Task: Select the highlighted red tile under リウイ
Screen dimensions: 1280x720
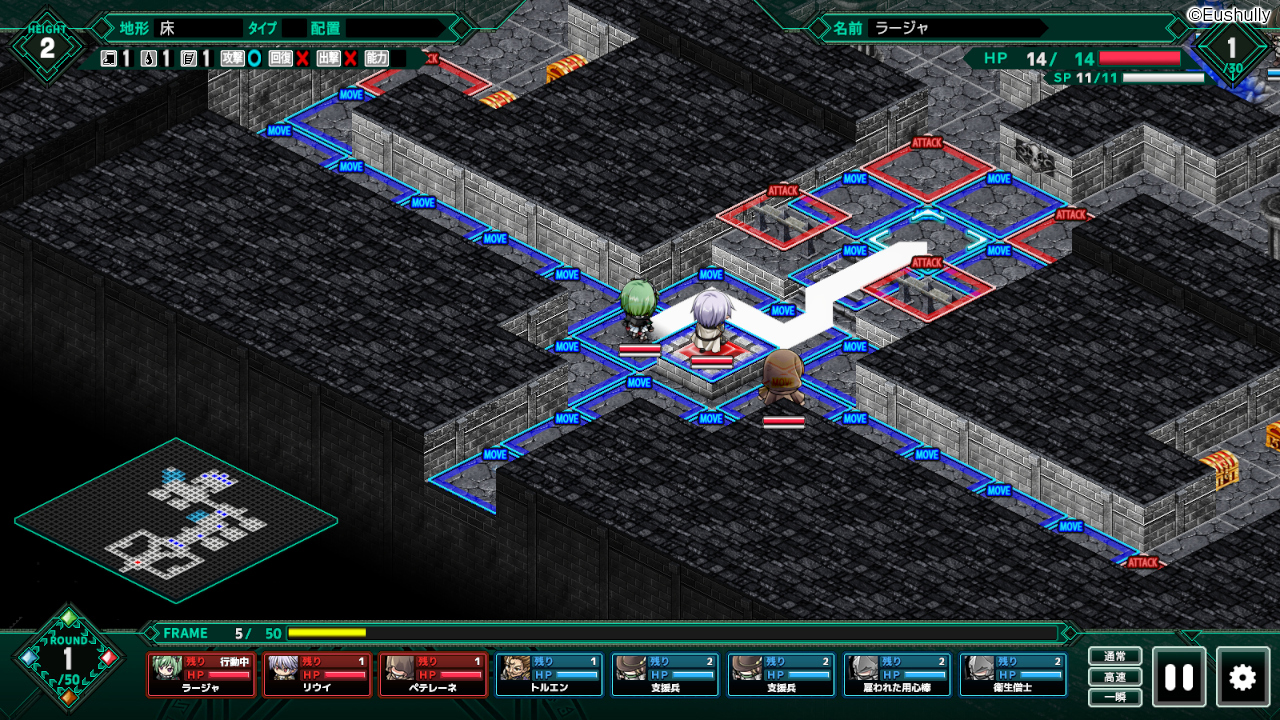Action: pos(711,350)
